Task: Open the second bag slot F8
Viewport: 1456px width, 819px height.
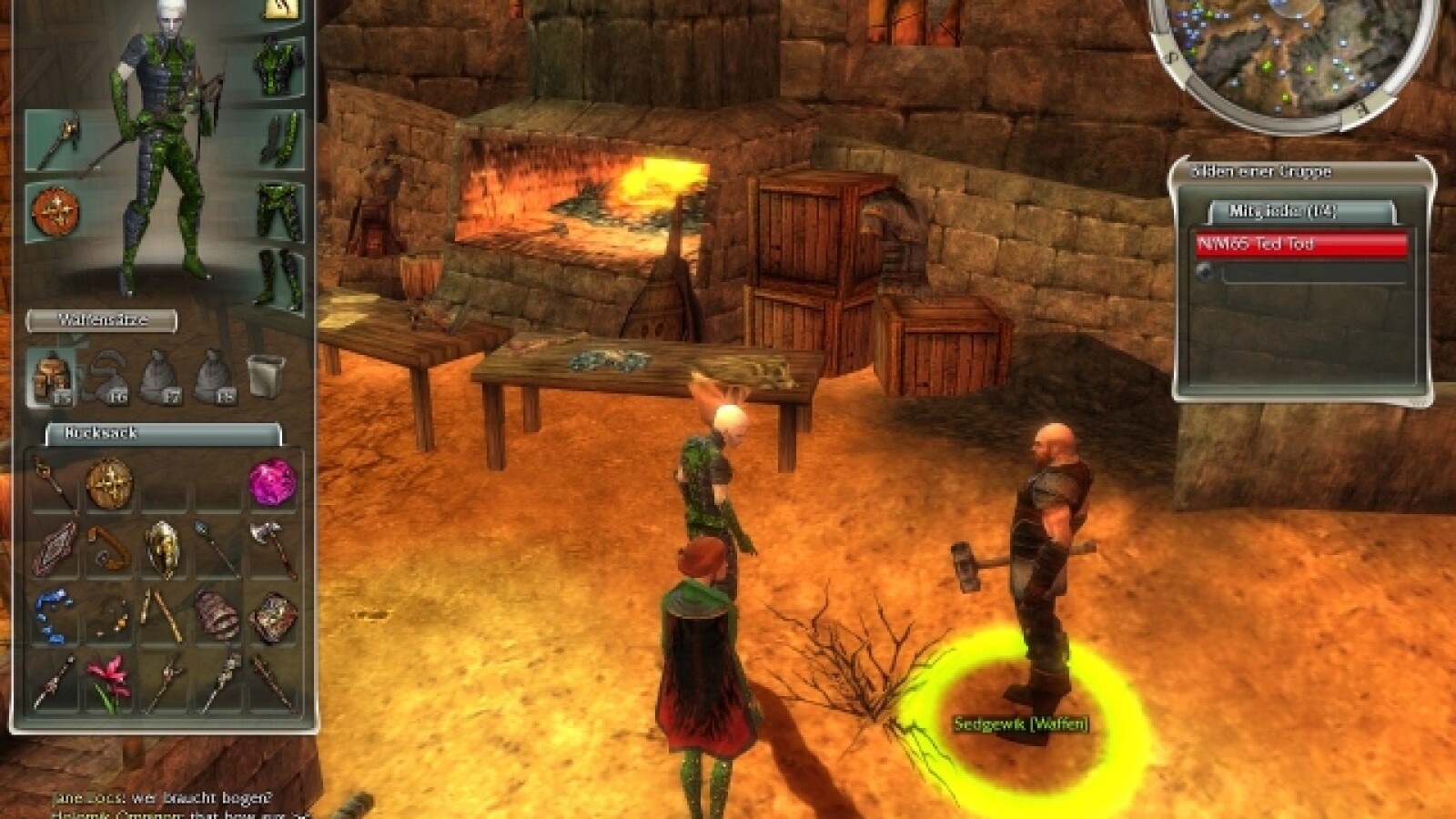Action: point(213,376)
